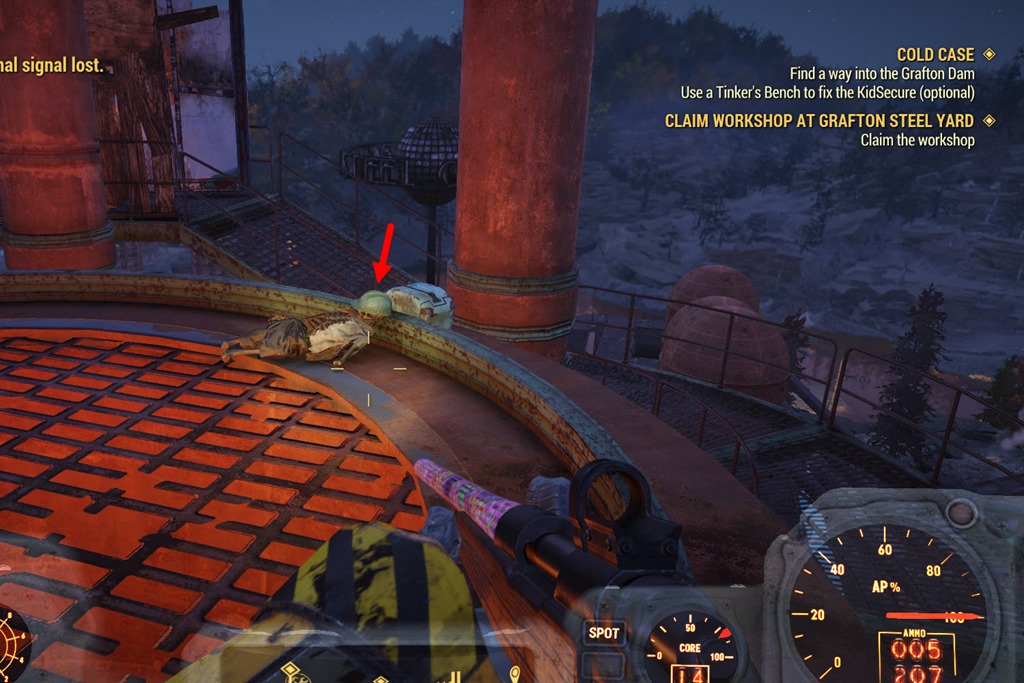The image size is (1024, 683).
Task: Toggle the SPOT indicator on the power armor HUD
Action: coord(604,633)
